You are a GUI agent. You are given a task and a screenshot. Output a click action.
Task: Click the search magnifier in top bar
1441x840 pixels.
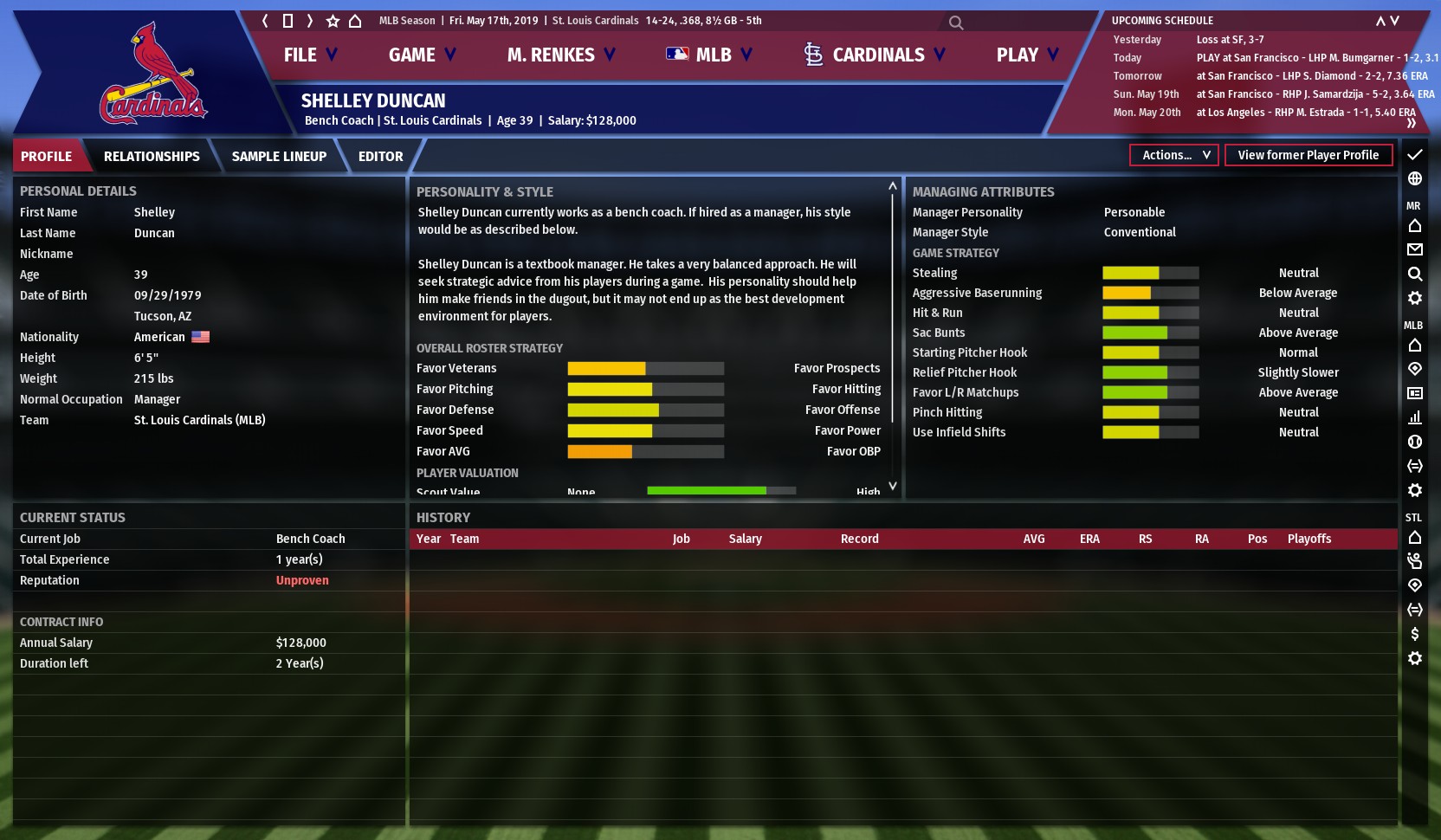(956, 23)
